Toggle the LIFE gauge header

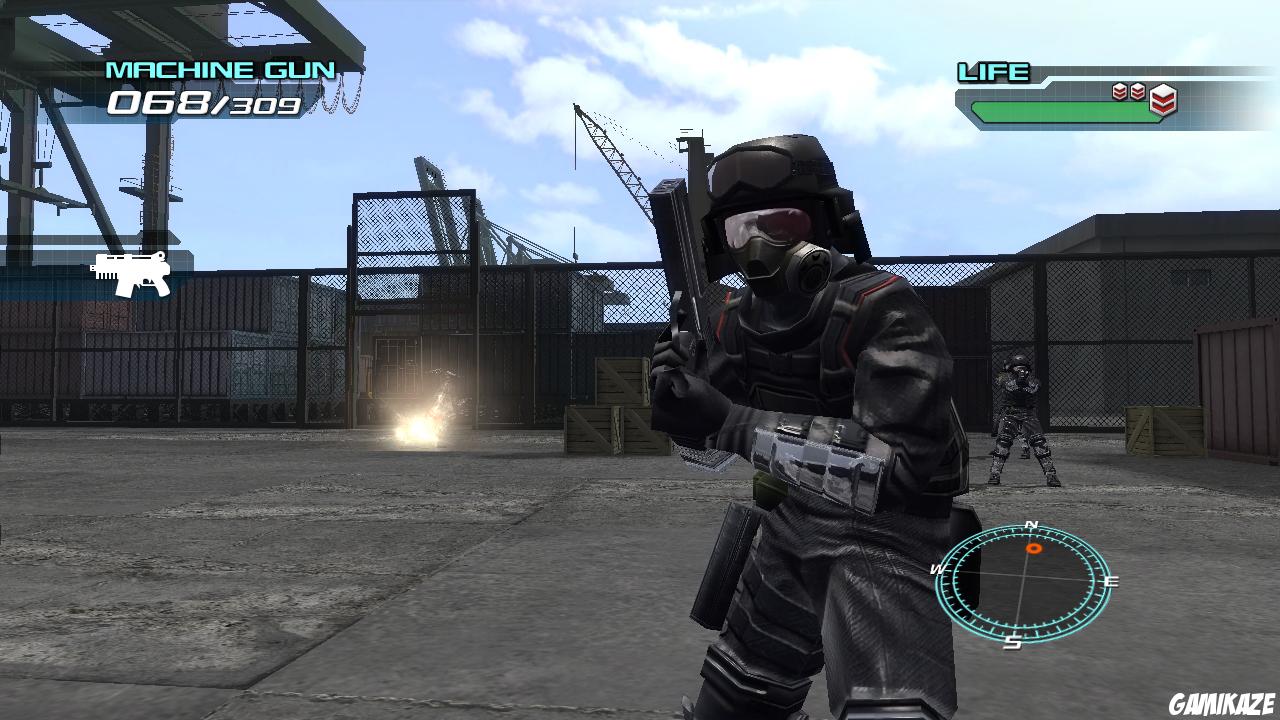[x=993, y=72]
